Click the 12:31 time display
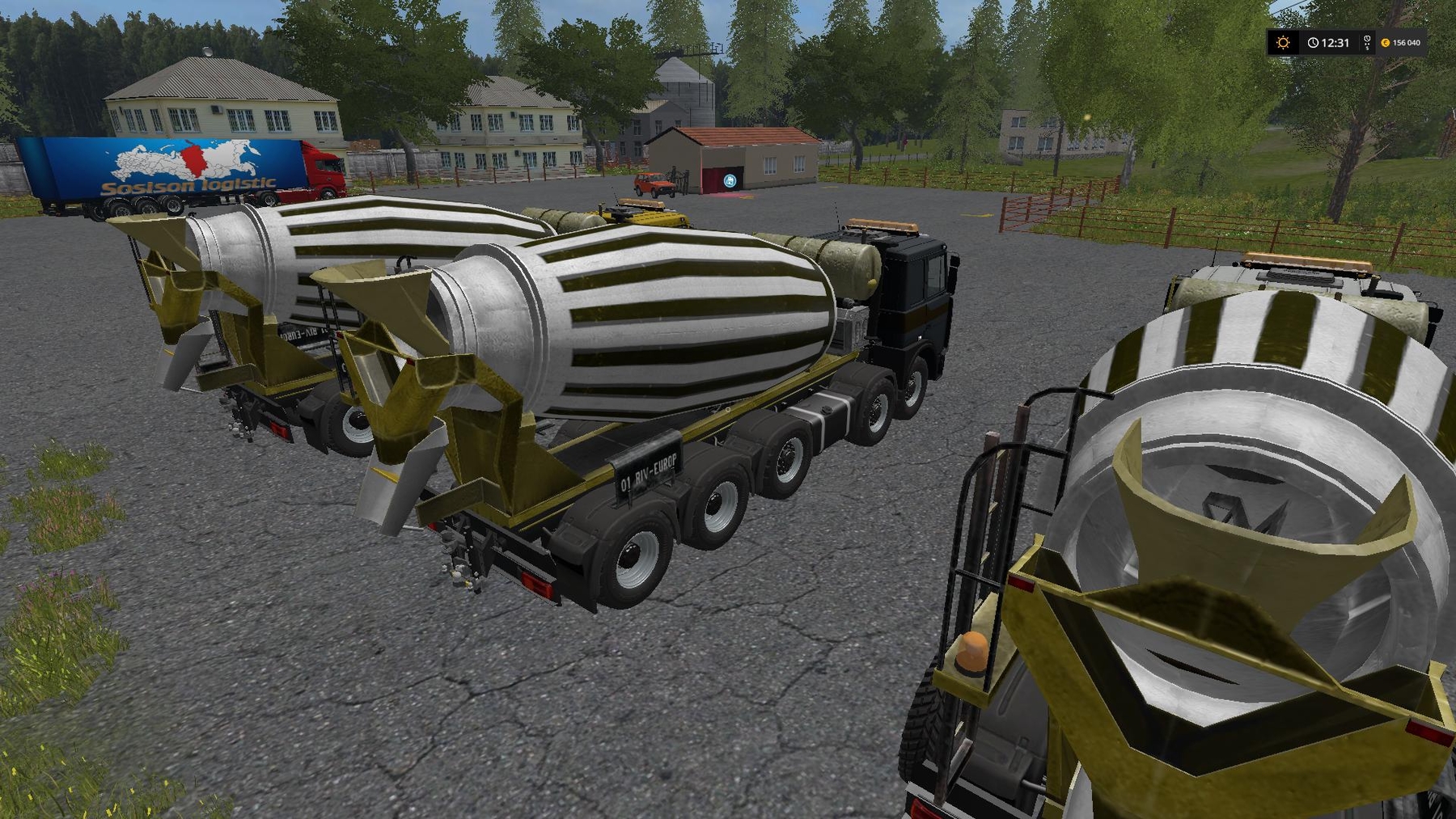The height and width of the screenshot is (819, 1456). (x=1335, y=42)
